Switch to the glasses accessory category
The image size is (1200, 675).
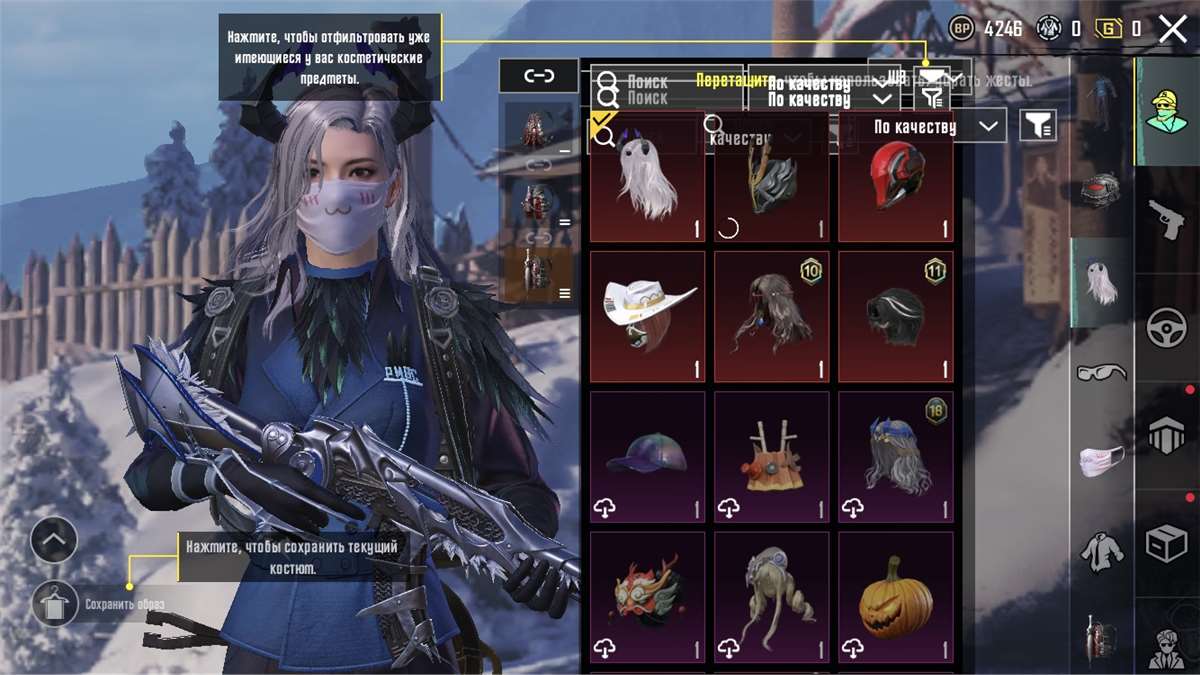[1101, 372]
